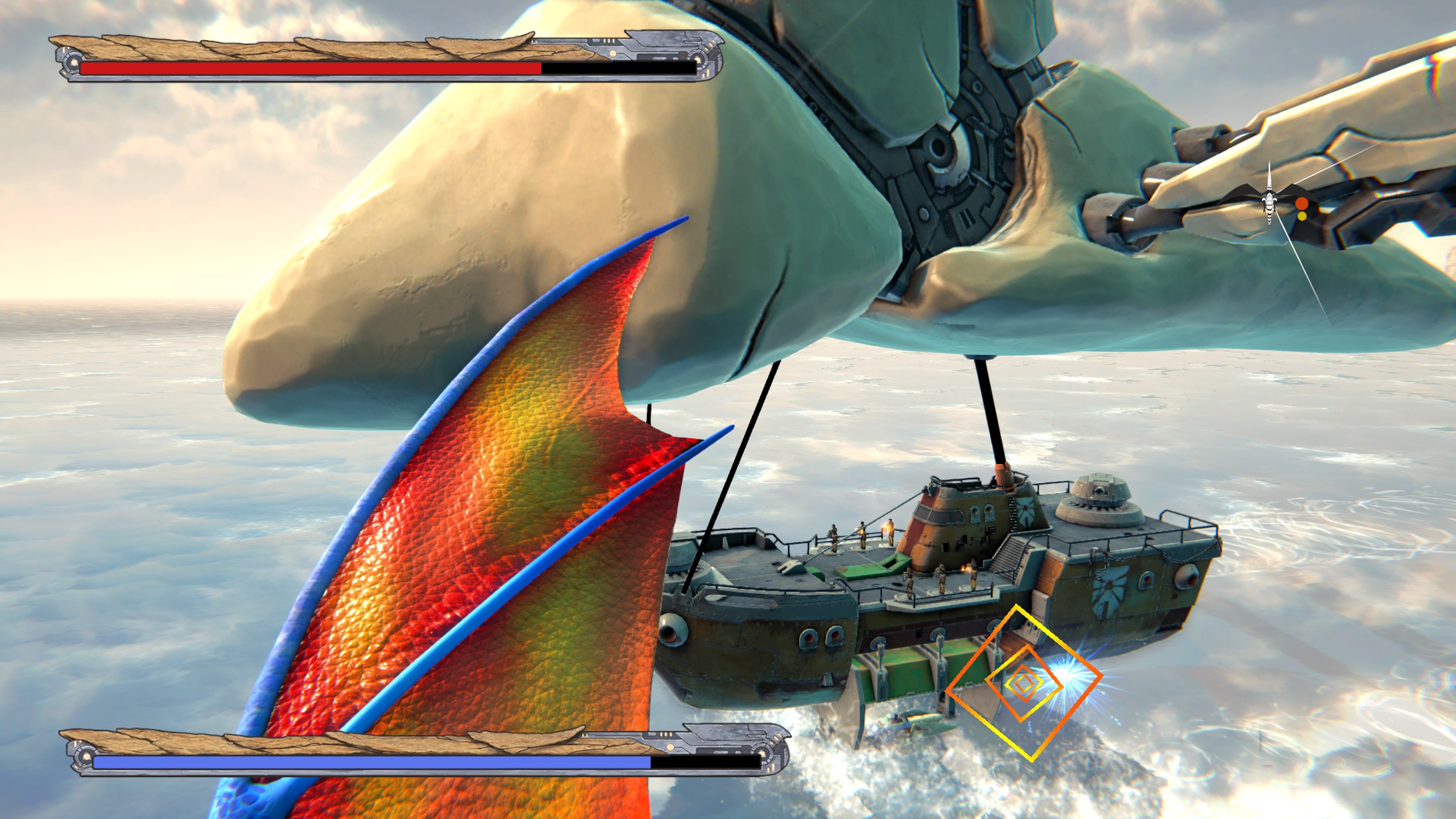
Task: Click the red boss health gauge
Action: coord(311,68)
